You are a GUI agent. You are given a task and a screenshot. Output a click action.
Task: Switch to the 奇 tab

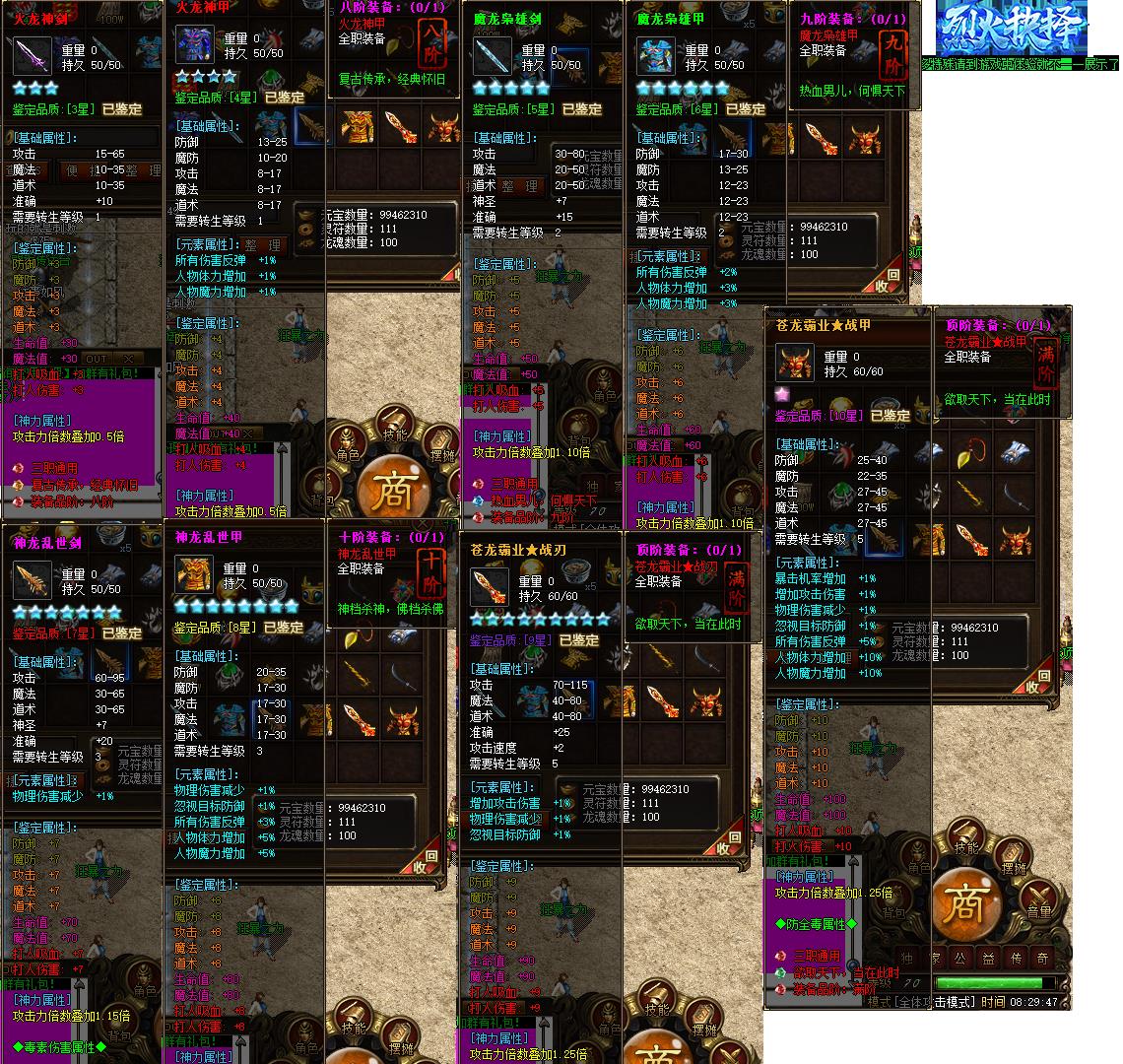(x=1042, y=957)
